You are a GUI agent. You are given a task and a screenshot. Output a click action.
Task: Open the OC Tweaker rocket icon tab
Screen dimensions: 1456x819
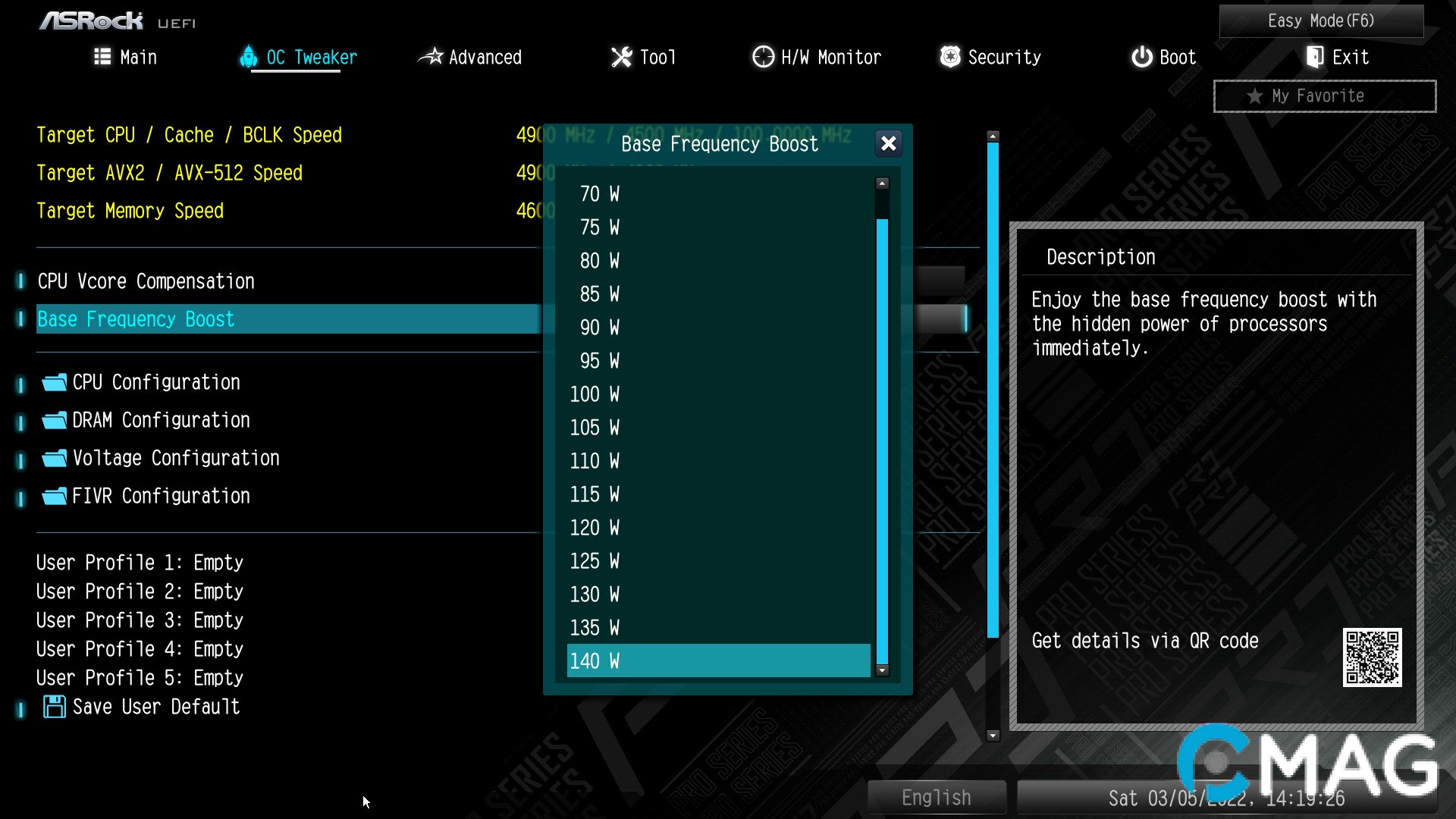[249, 56]
